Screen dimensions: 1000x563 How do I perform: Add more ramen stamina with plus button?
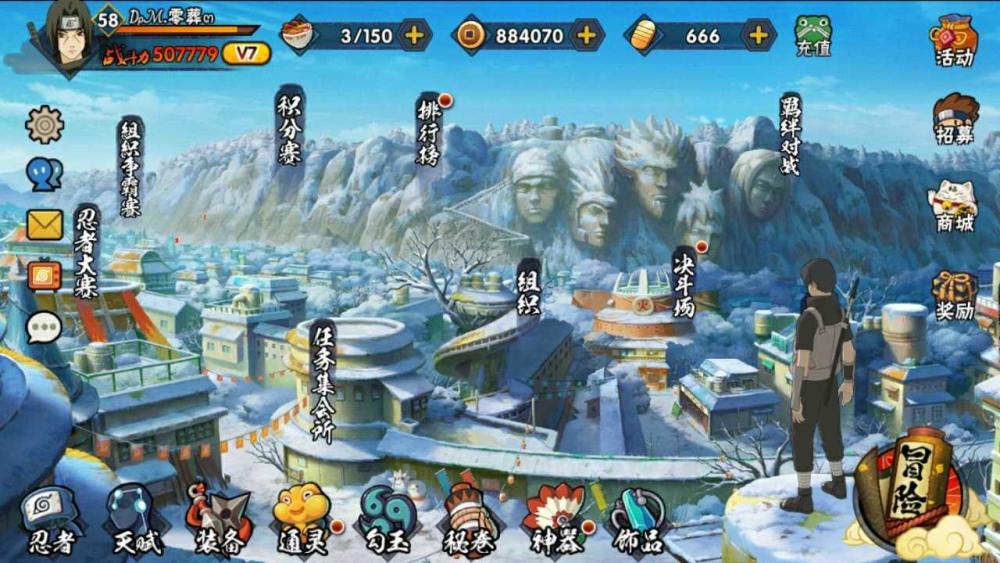click(413, 35)
